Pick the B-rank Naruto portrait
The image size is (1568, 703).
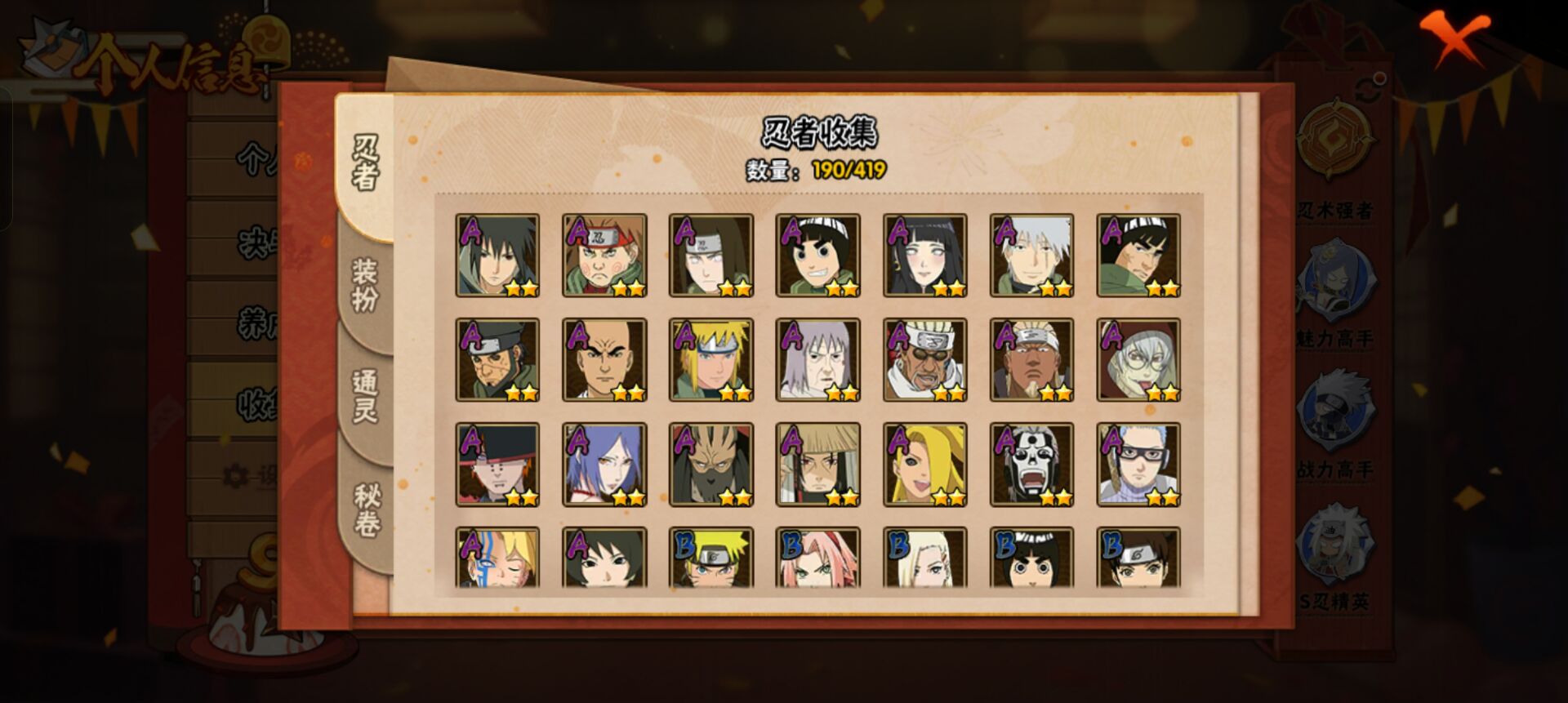[x=711, y=558]
